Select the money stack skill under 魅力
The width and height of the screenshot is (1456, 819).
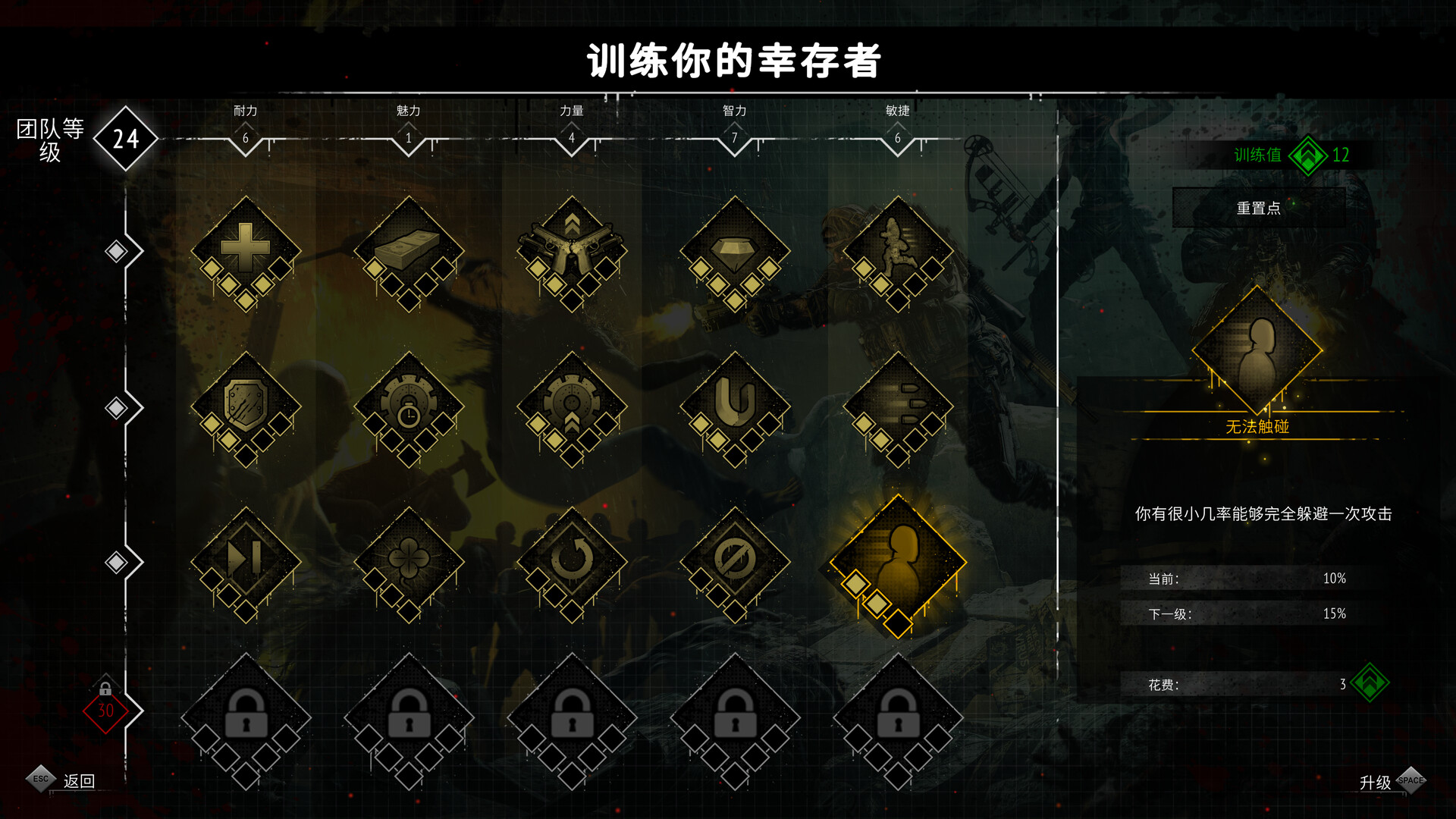click(409, 245)
